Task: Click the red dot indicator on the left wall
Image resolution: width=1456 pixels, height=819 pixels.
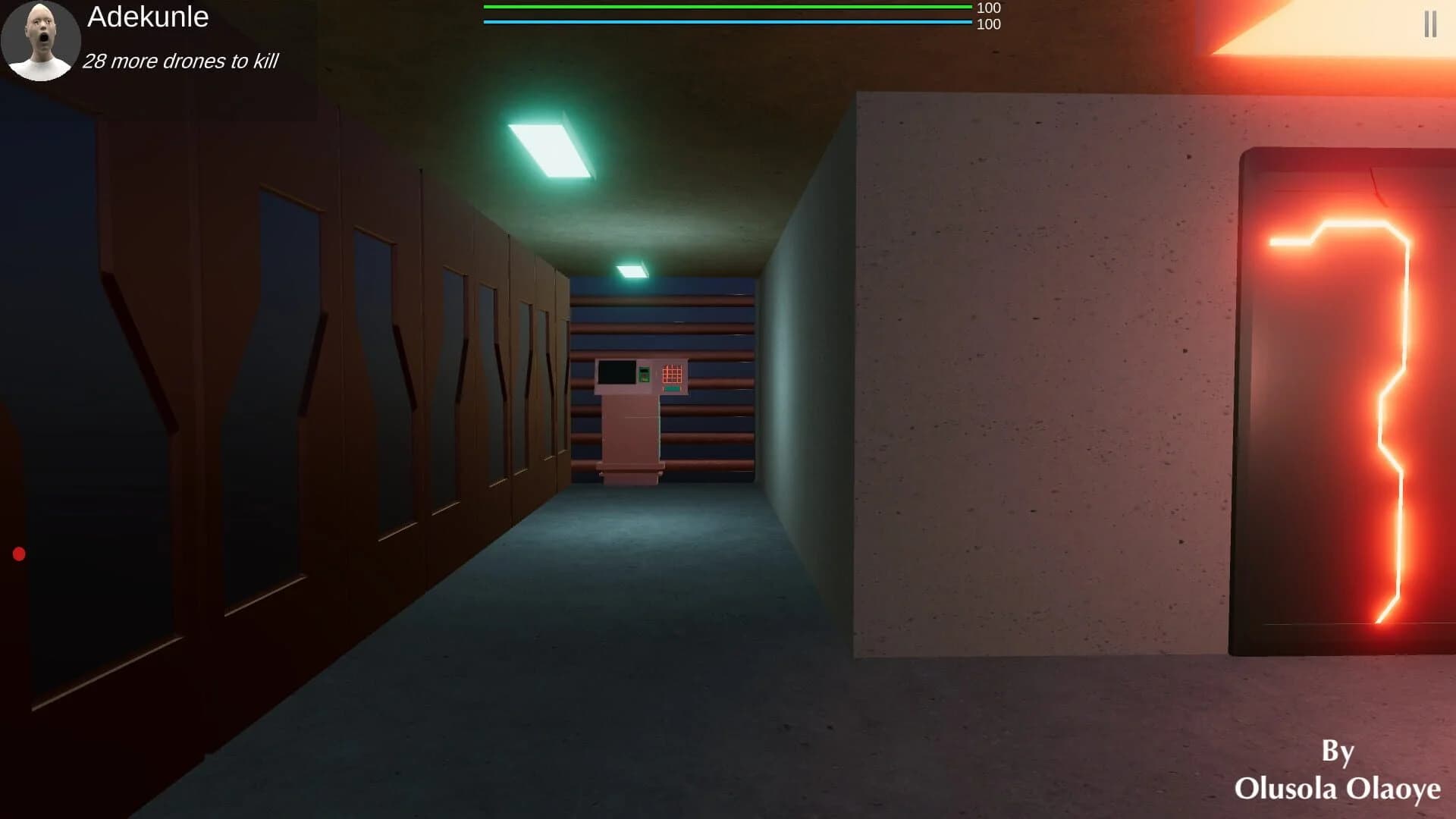Action: coord(17,554)
